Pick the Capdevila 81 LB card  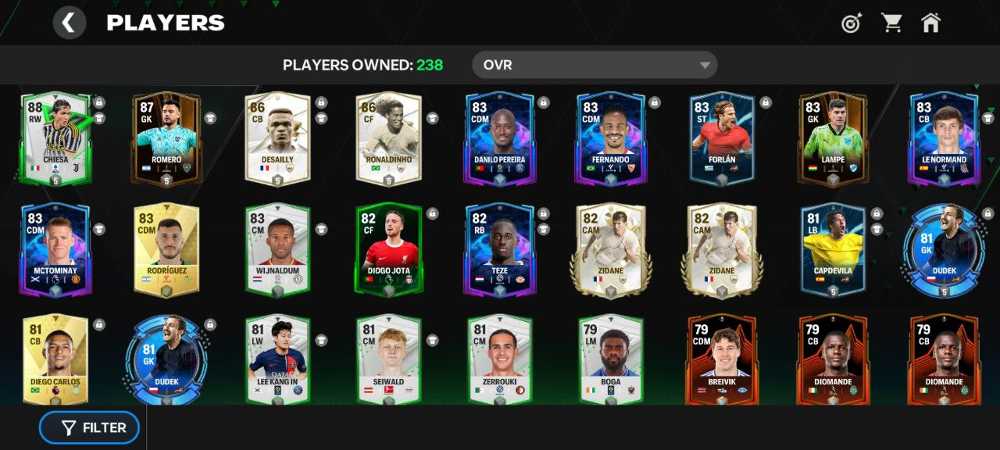[833, 250]
